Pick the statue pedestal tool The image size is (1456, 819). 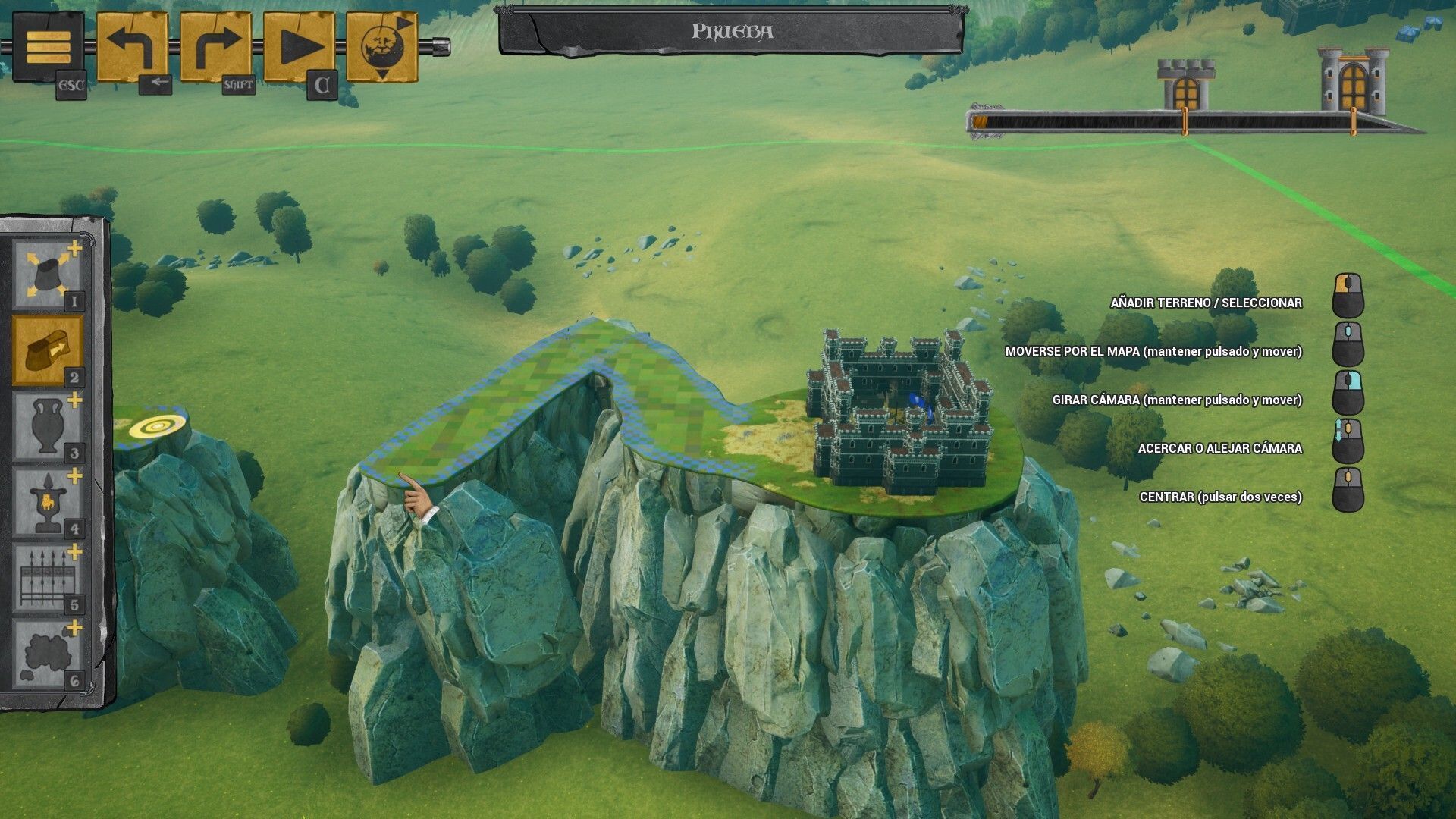coord(47,502)
